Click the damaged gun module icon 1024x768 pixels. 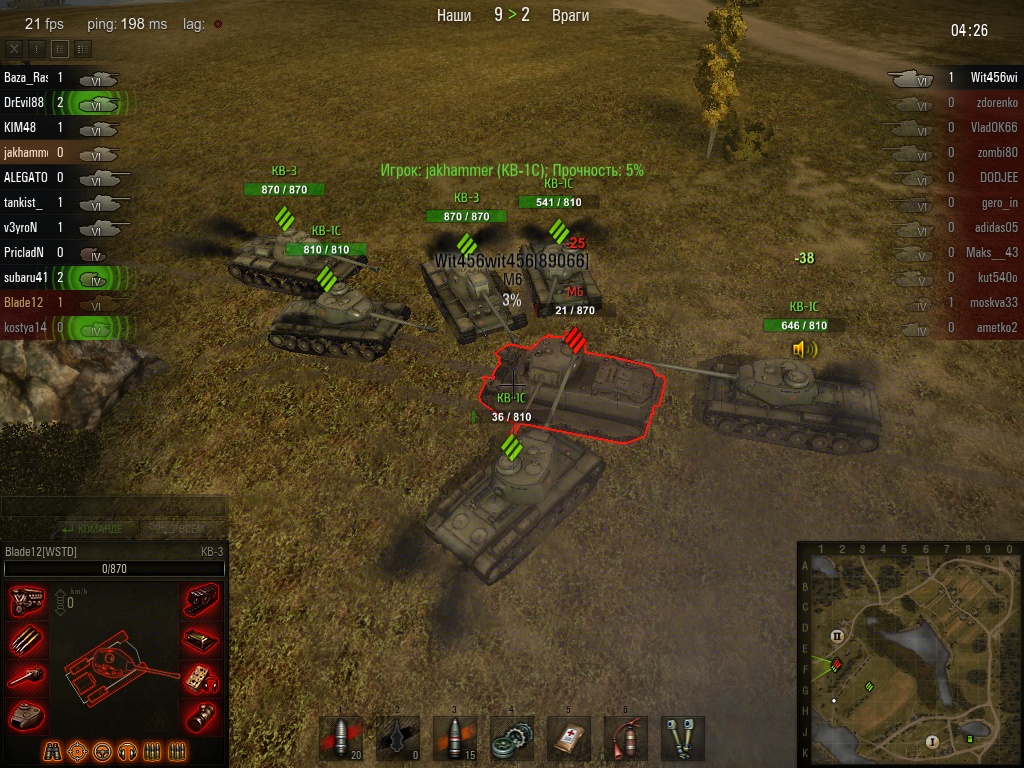tap(26, 676)
